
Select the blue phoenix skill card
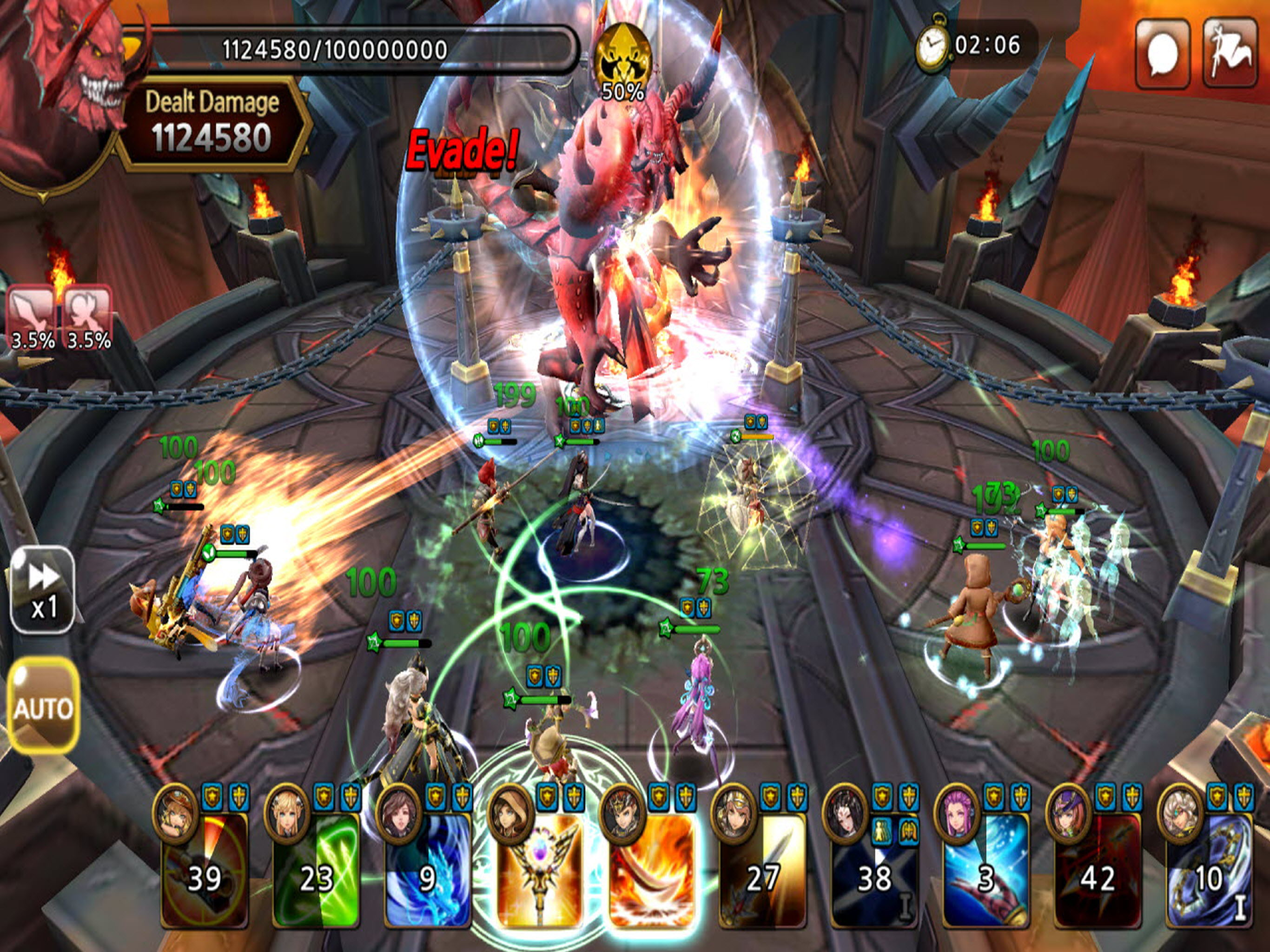tap(428, 870)
